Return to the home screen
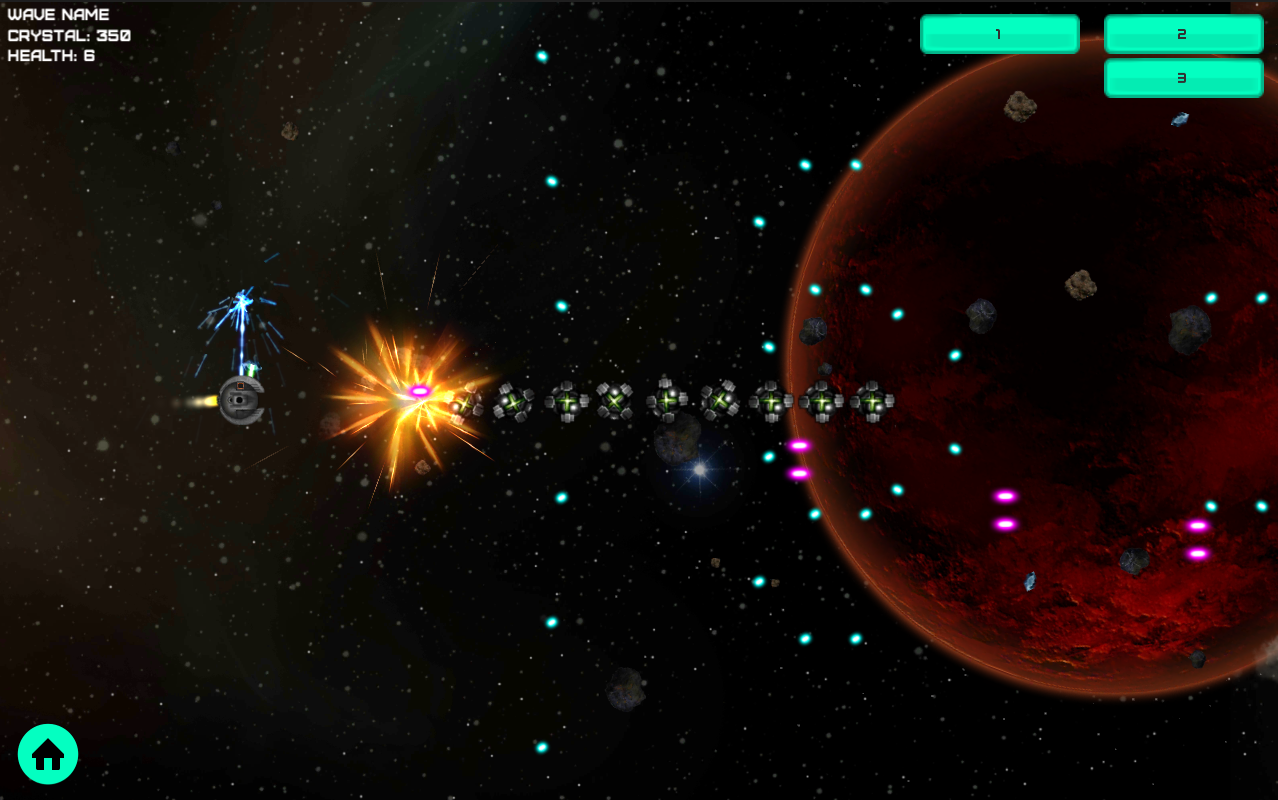 tap(48, 754)
